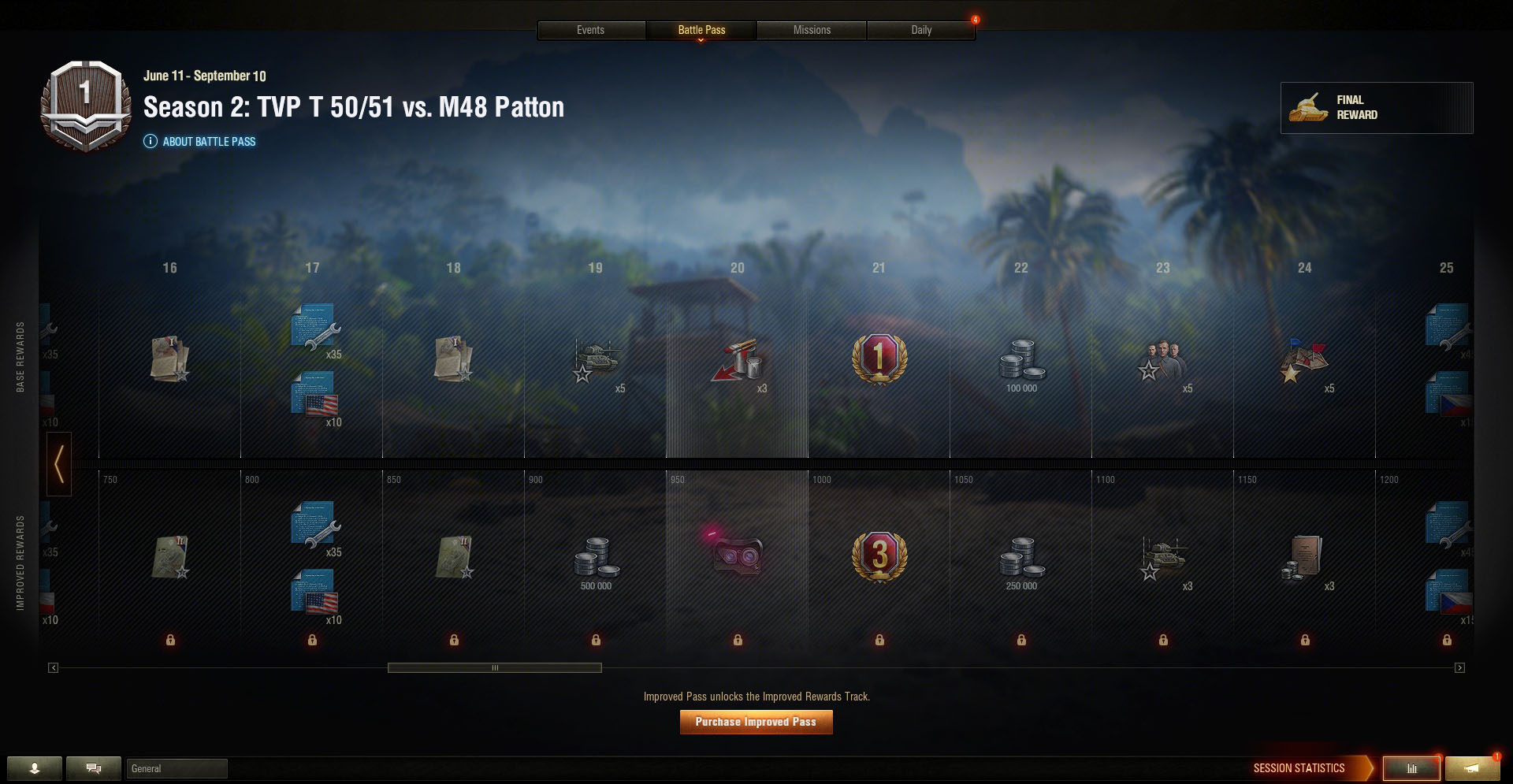Purchase Improved Pass
The image size is (1513, 784).
click(756, 722)
